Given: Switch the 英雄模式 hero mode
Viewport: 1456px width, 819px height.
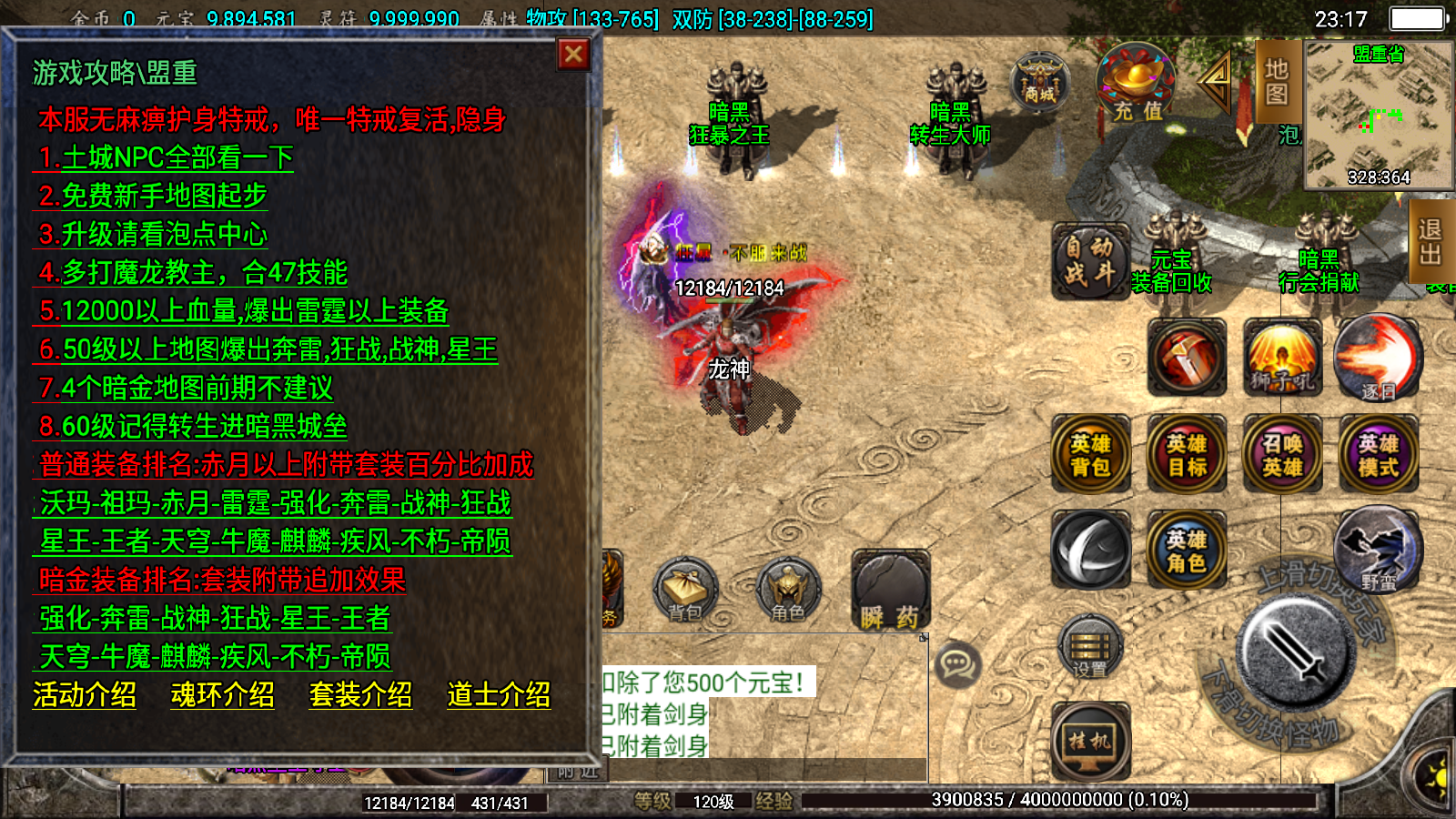Looking at the screenshot, I should point(1378,454).
